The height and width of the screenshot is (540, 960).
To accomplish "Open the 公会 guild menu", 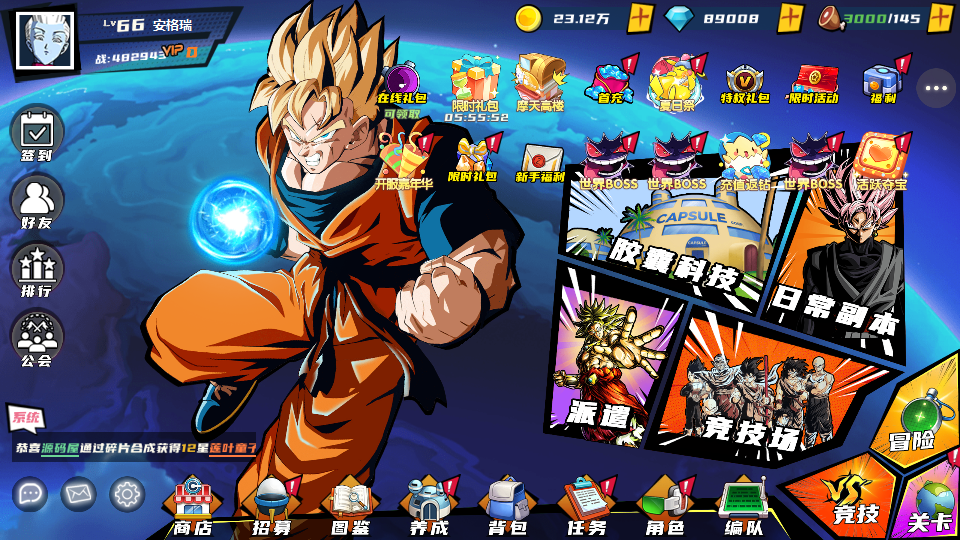I will point(37,337).
